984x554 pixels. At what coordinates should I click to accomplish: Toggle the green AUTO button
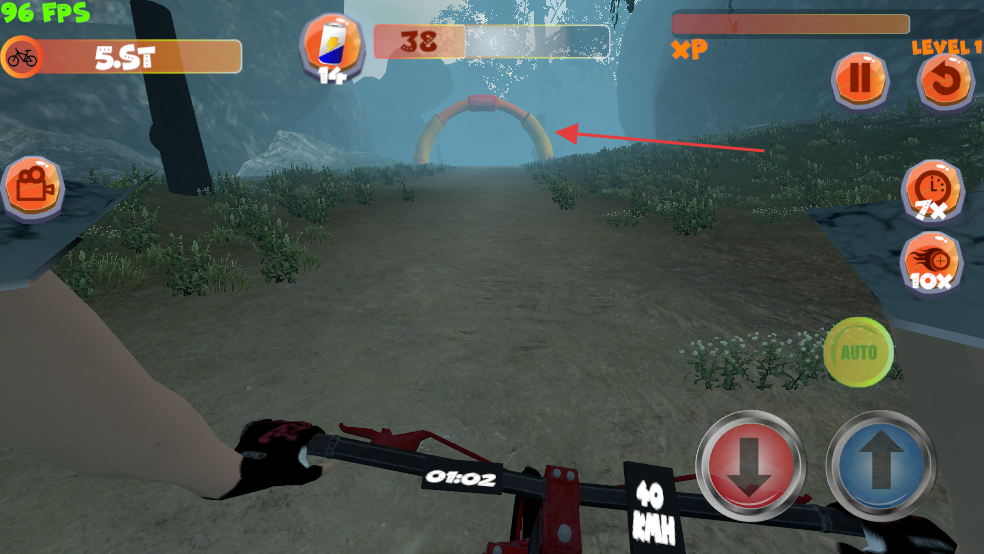point(858,352)
